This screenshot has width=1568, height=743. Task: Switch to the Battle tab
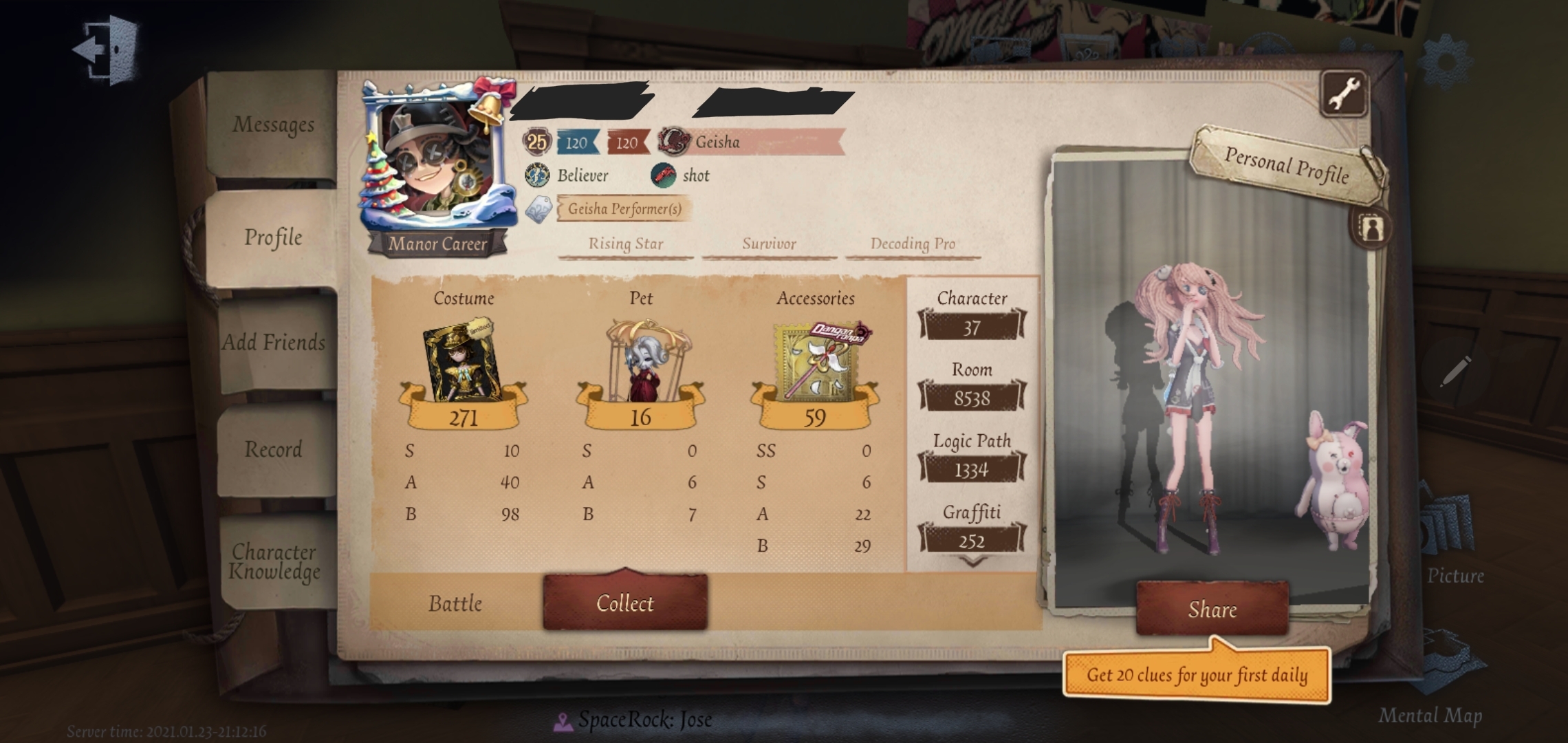455,604
